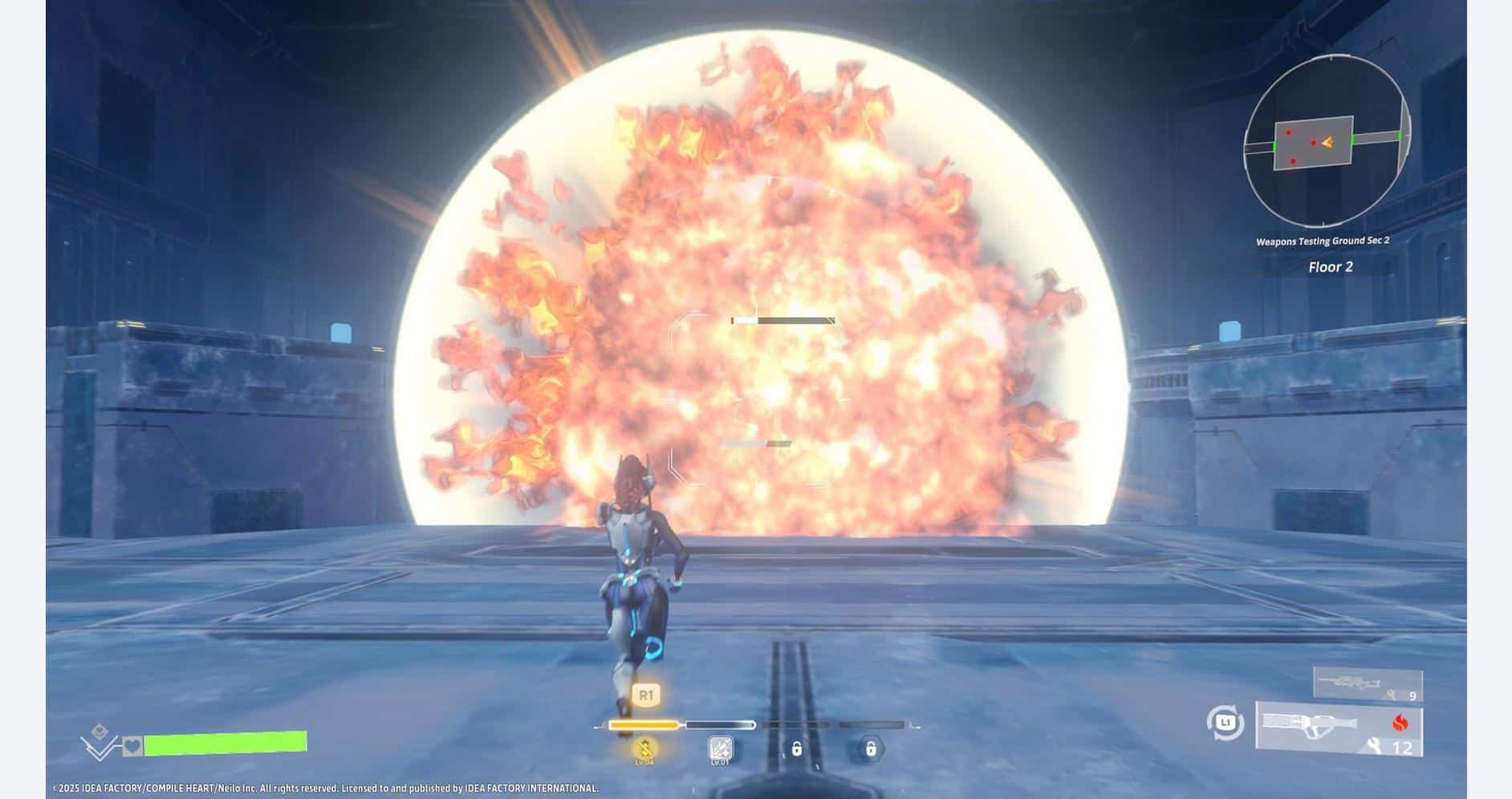Screen dimensions: 1512x799
Task: Click the wrench repair icon beside ammo count
Action: coord(1375,744)
